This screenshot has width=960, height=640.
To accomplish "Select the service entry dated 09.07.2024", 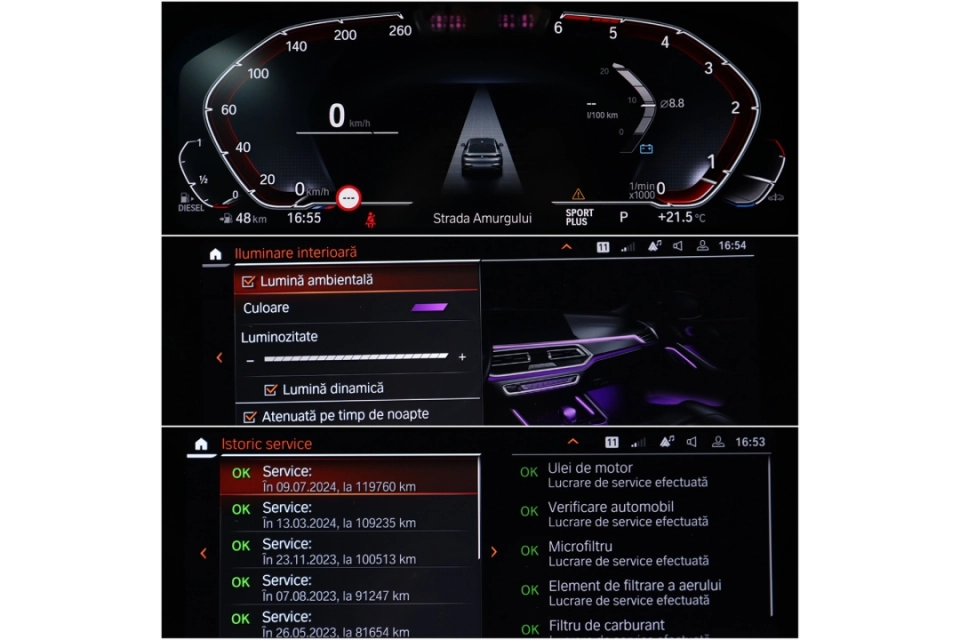I will point(348,478).
